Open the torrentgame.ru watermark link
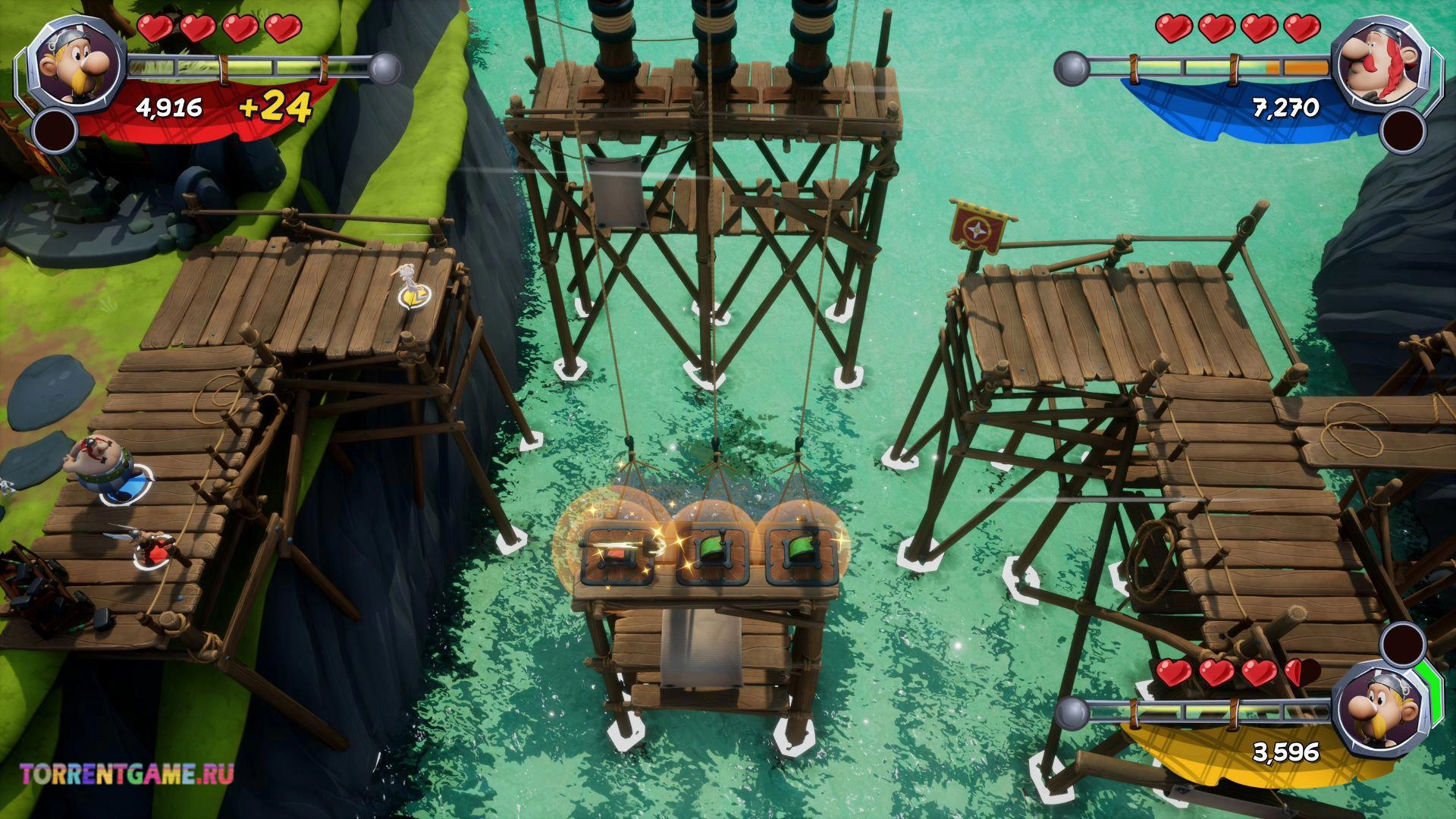 127,774
